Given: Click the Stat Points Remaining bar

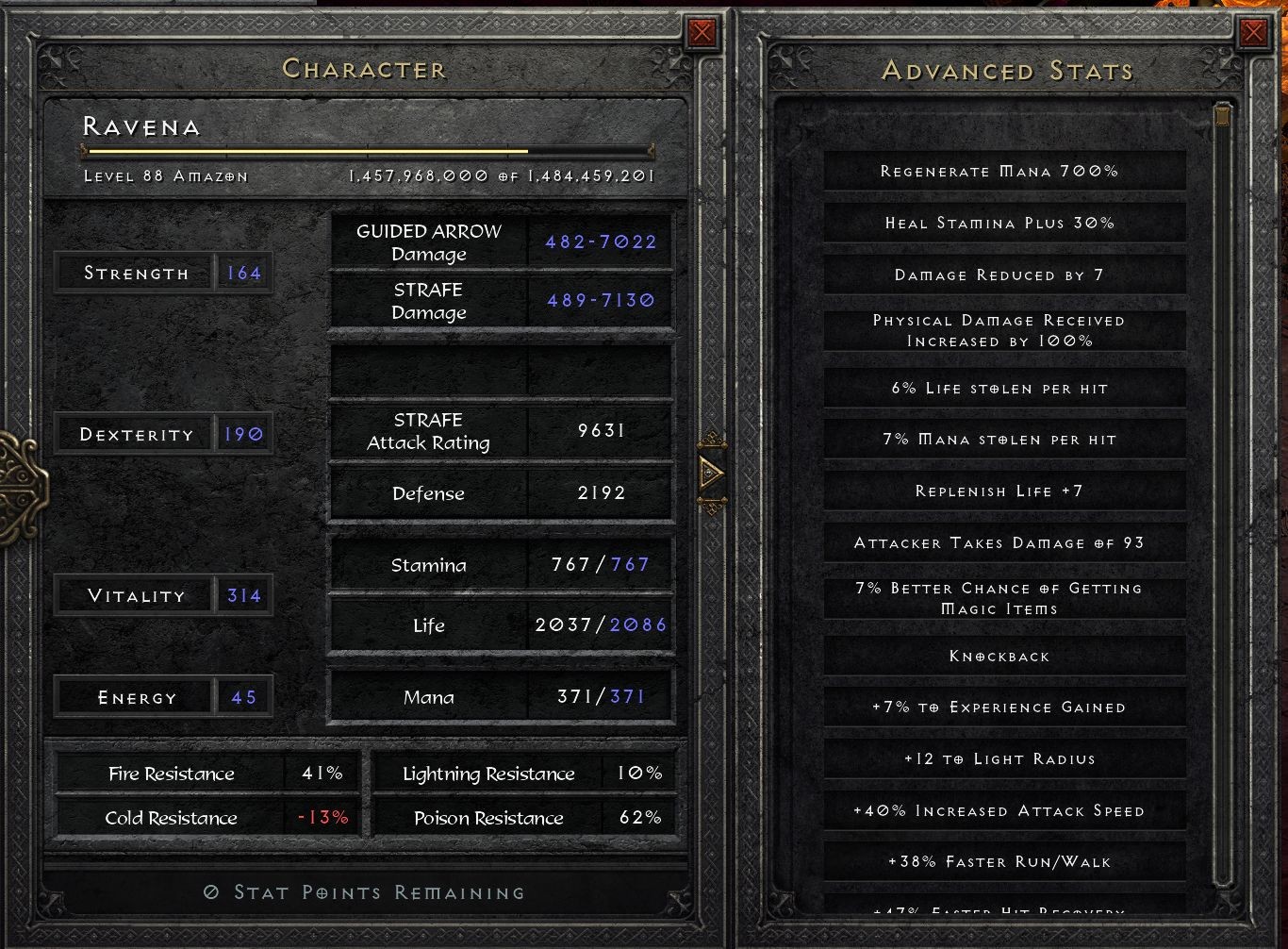Looking at the screenshot, I should (366, 891).
